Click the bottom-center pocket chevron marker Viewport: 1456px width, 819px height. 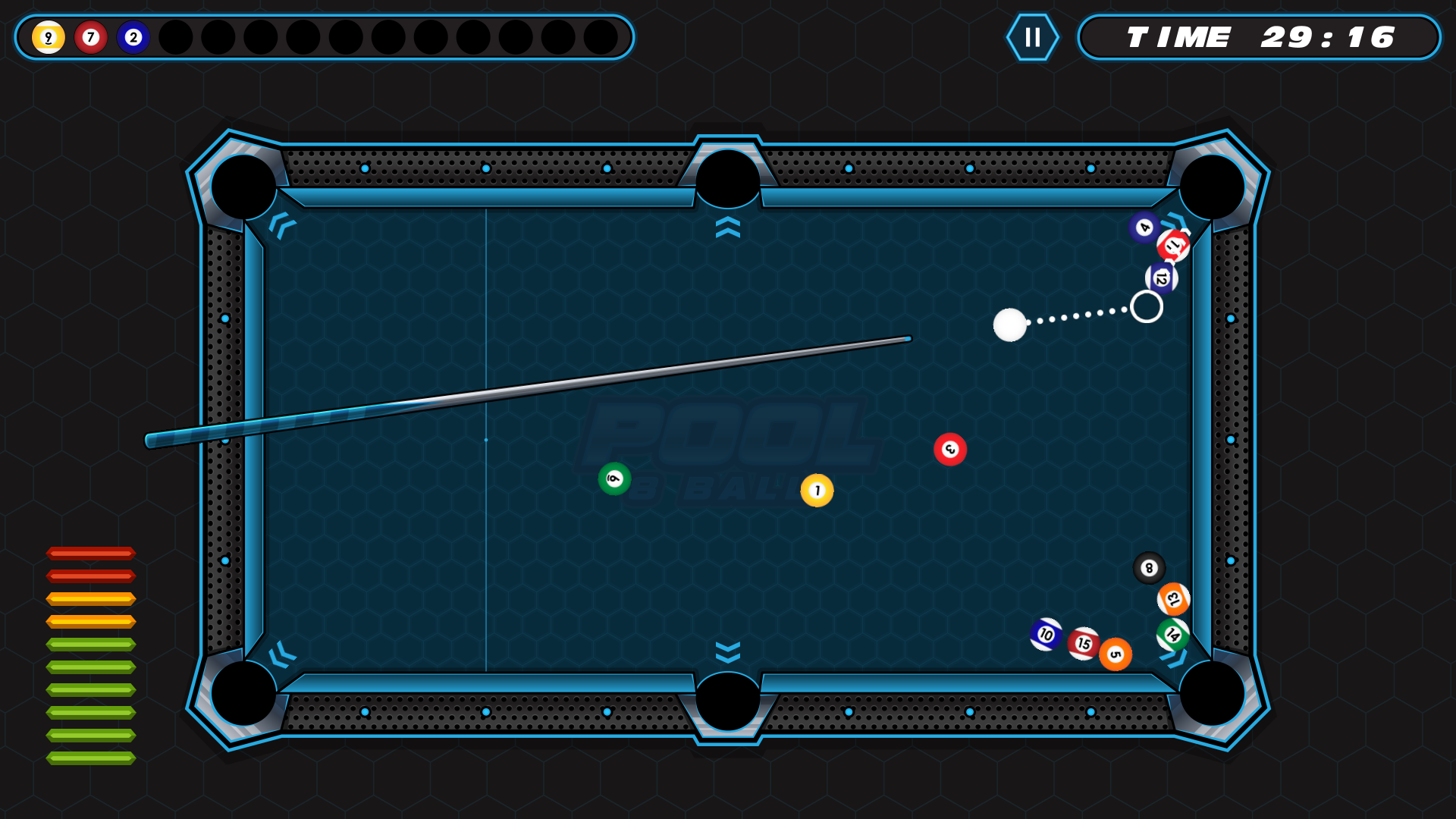click(727, 651)
